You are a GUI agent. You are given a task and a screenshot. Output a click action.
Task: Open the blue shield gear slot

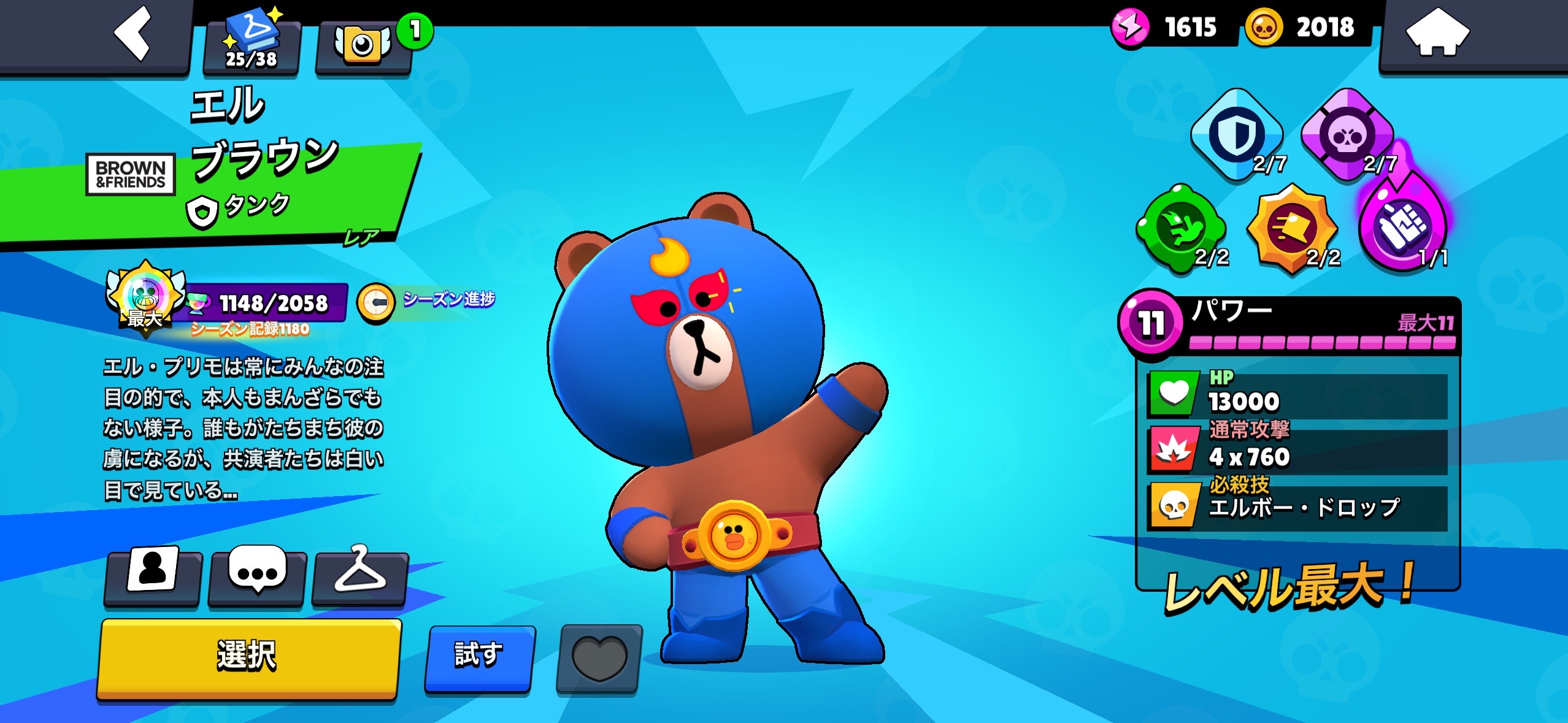point(1236,135)
